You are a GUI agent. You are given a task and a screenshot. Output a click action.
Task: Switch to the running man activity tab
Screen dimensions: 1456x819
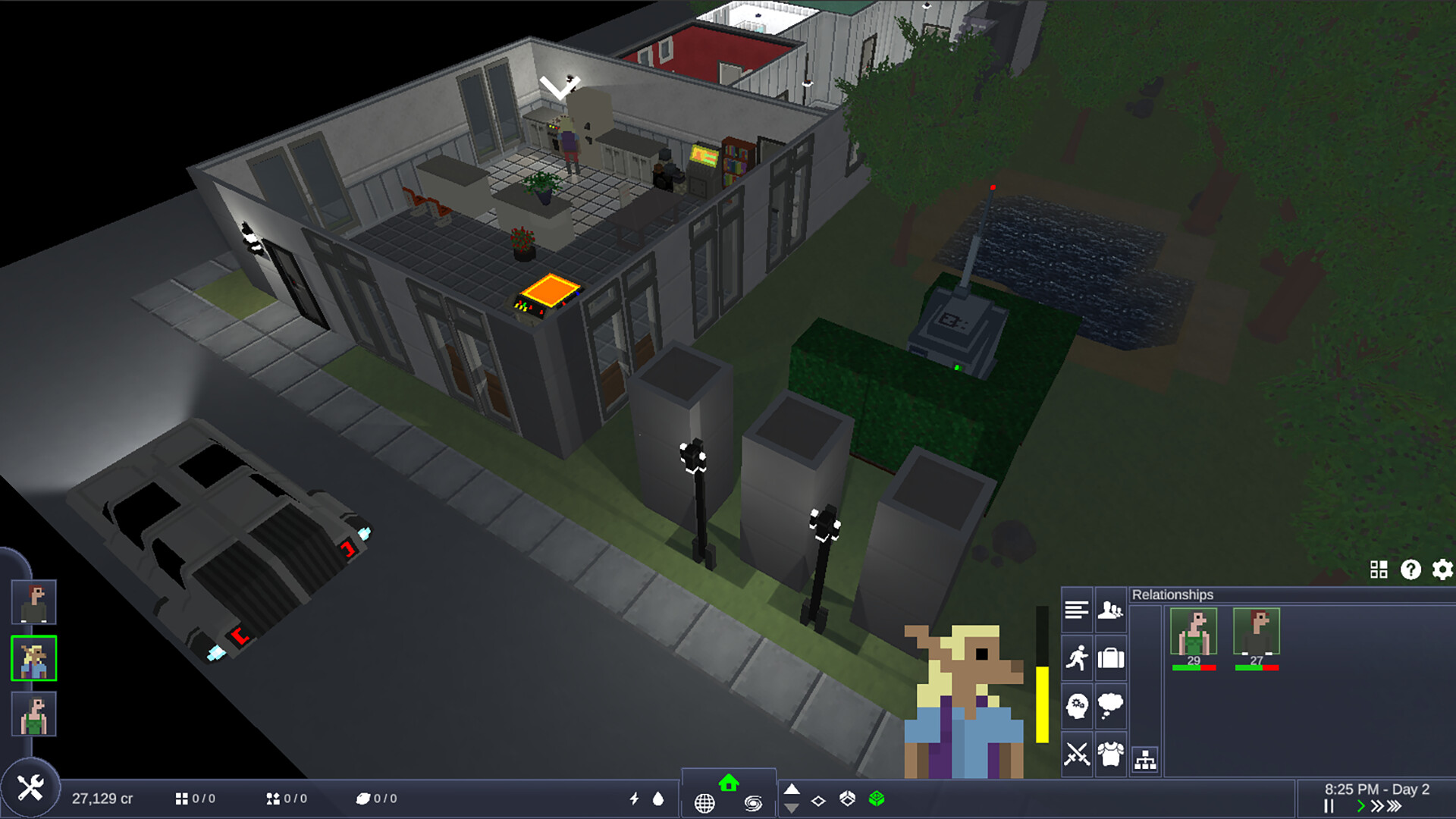(1078, 657)
